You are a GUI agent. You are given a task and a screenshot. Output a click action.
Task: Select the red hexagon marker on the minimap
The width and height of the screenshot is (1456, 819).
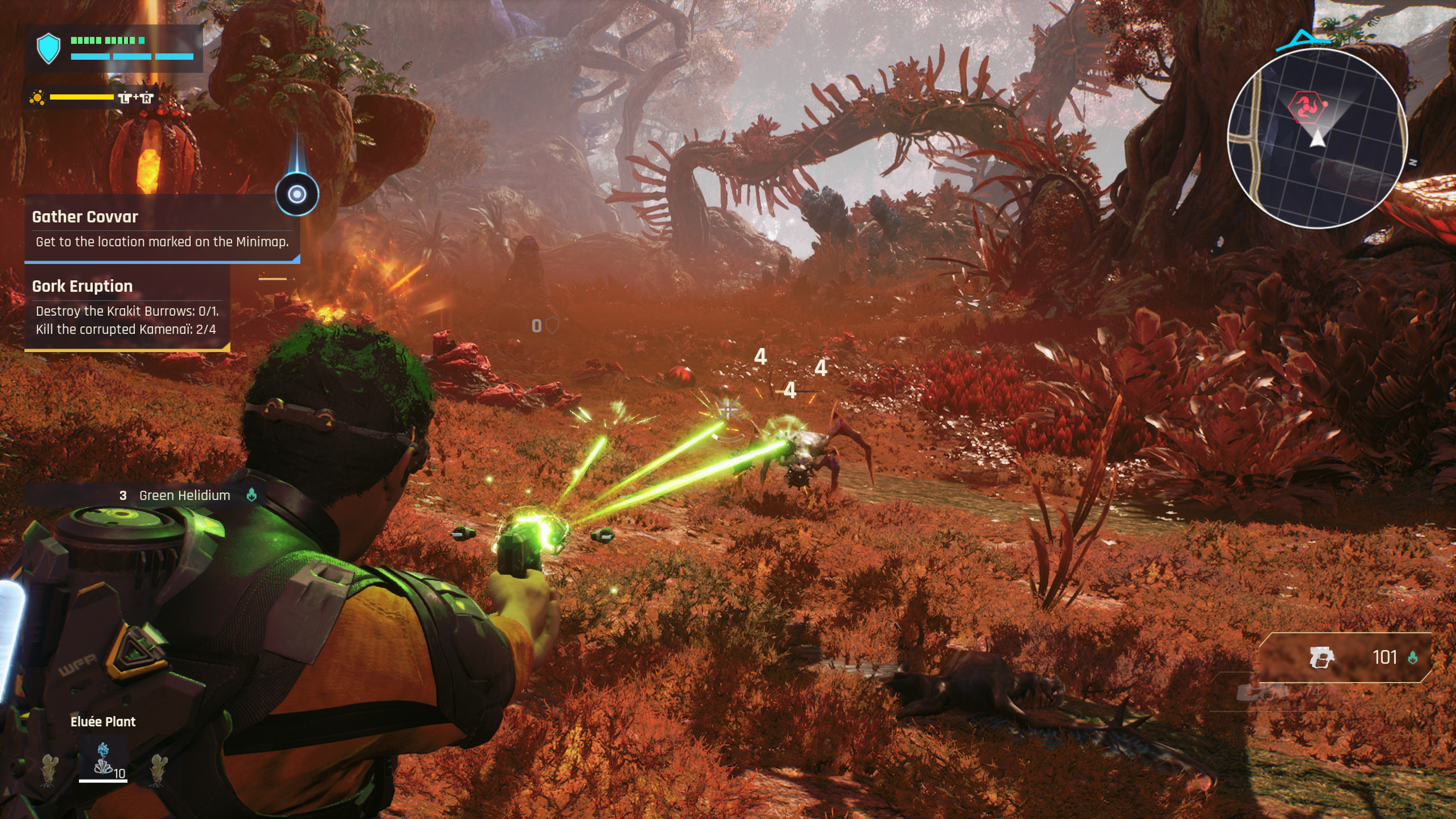click(x=1307, y=106)
